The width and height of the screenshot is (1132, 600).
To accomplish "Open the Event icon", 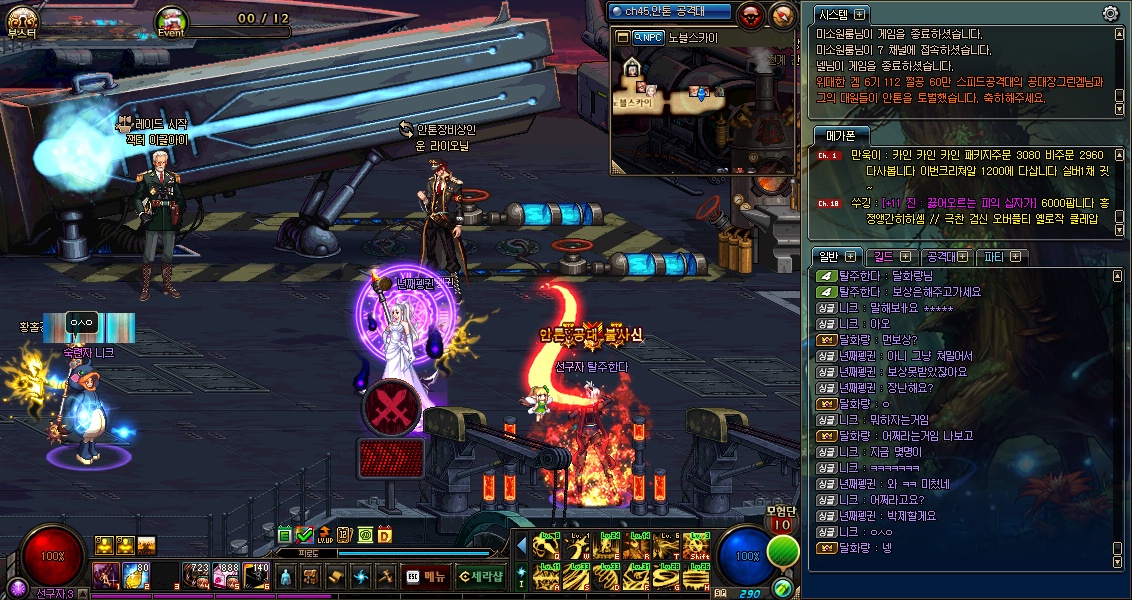I will click(x=172, y=19).
